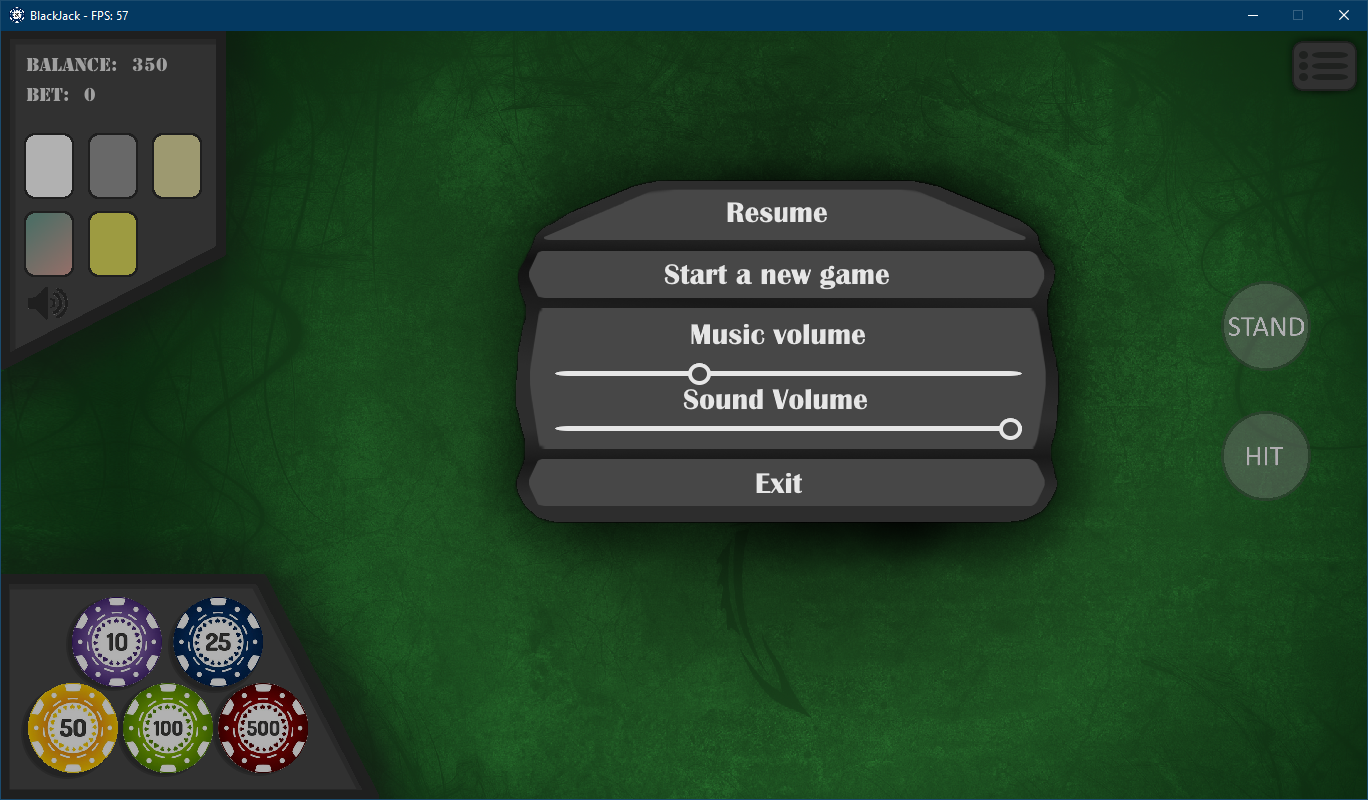This screenshot has height=800, width=1368.
Task: Click Resume to return to the game
Action: point(778,212)
